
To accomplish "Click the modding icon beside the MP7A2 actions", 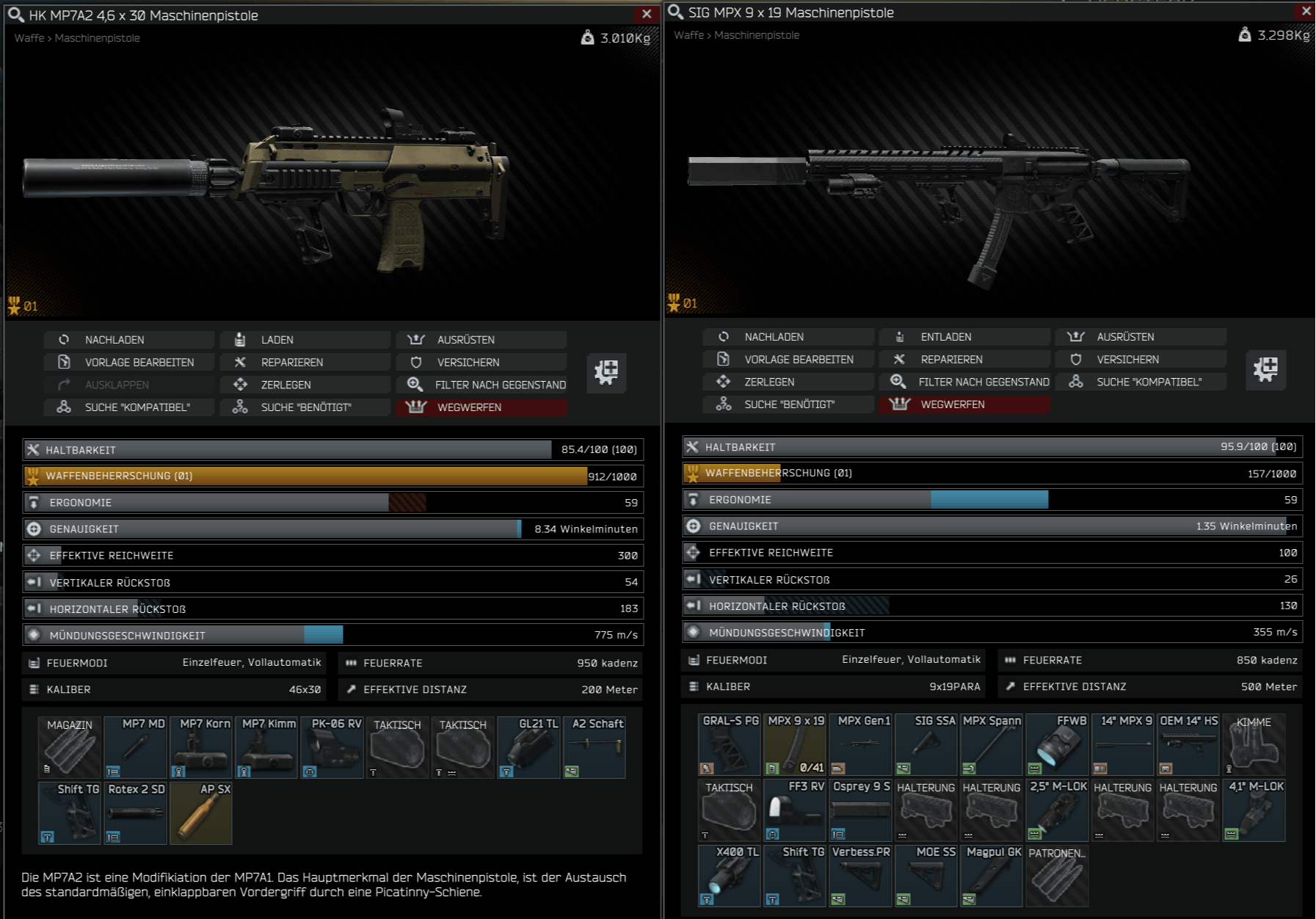I will click(x=606, y=372).
